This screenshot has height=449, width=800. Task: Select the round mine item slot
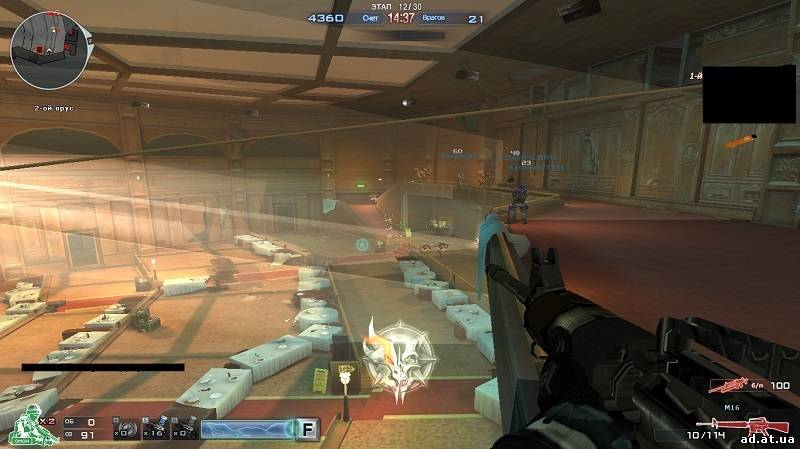(x=125, y=429)
